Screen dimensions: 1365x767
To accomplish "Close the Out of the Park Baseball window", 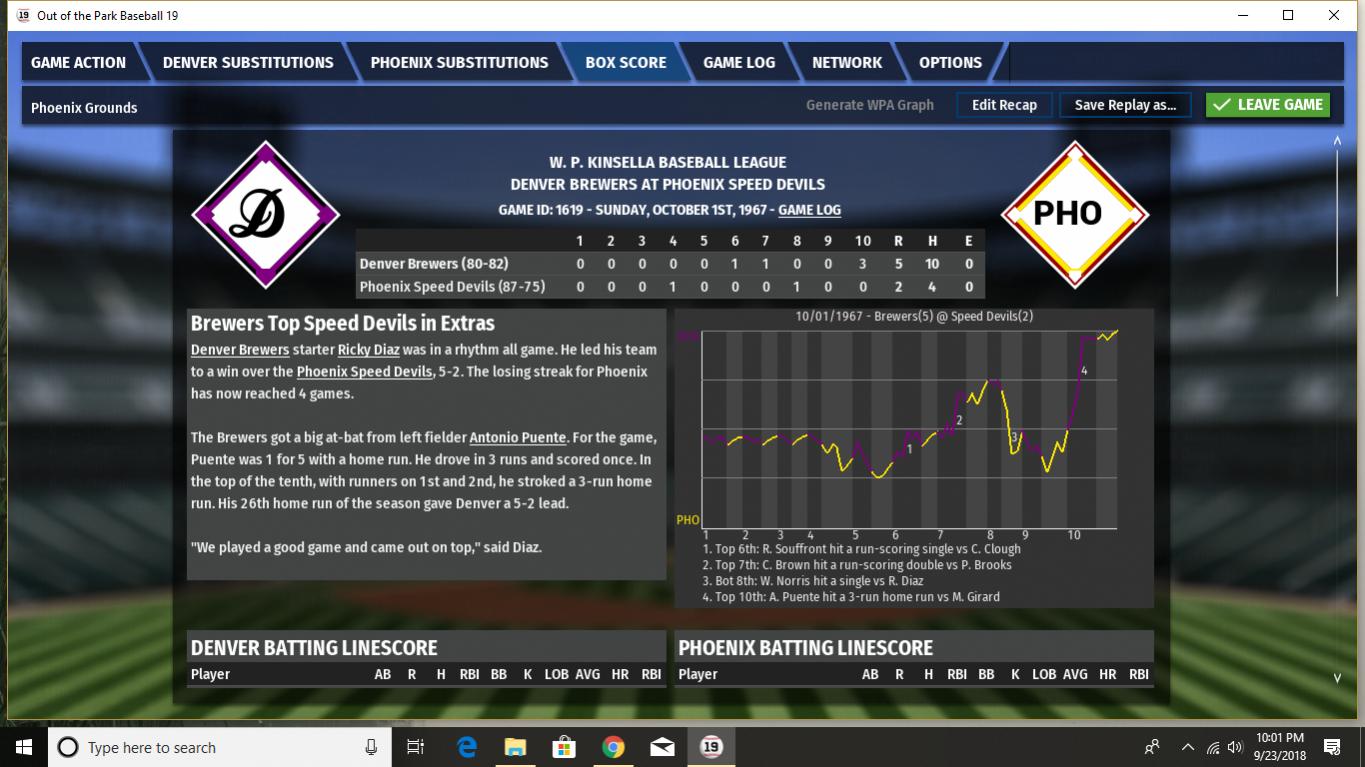I will tap(1334, 15).
